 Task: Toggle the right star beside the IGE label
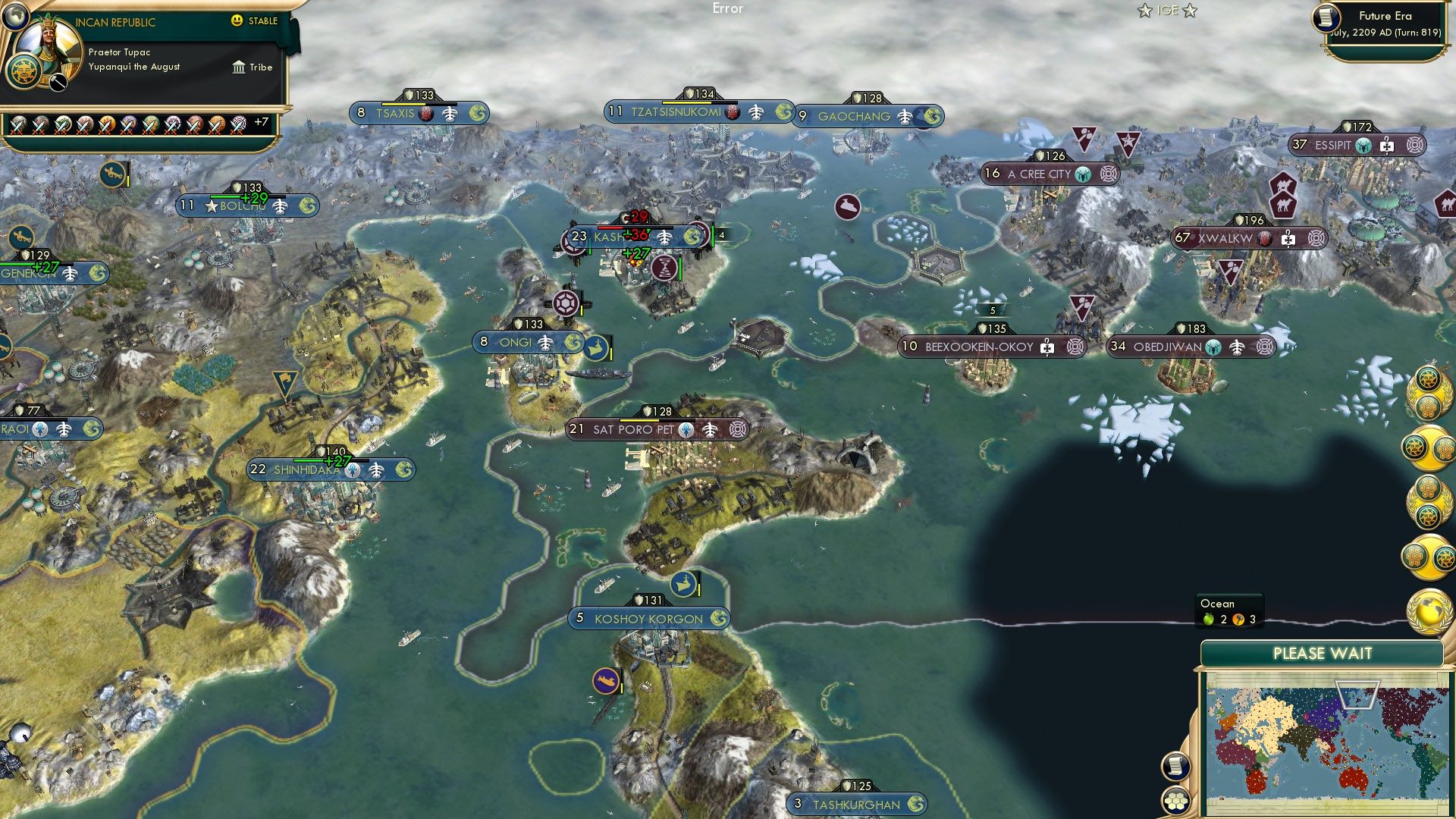1188,11
